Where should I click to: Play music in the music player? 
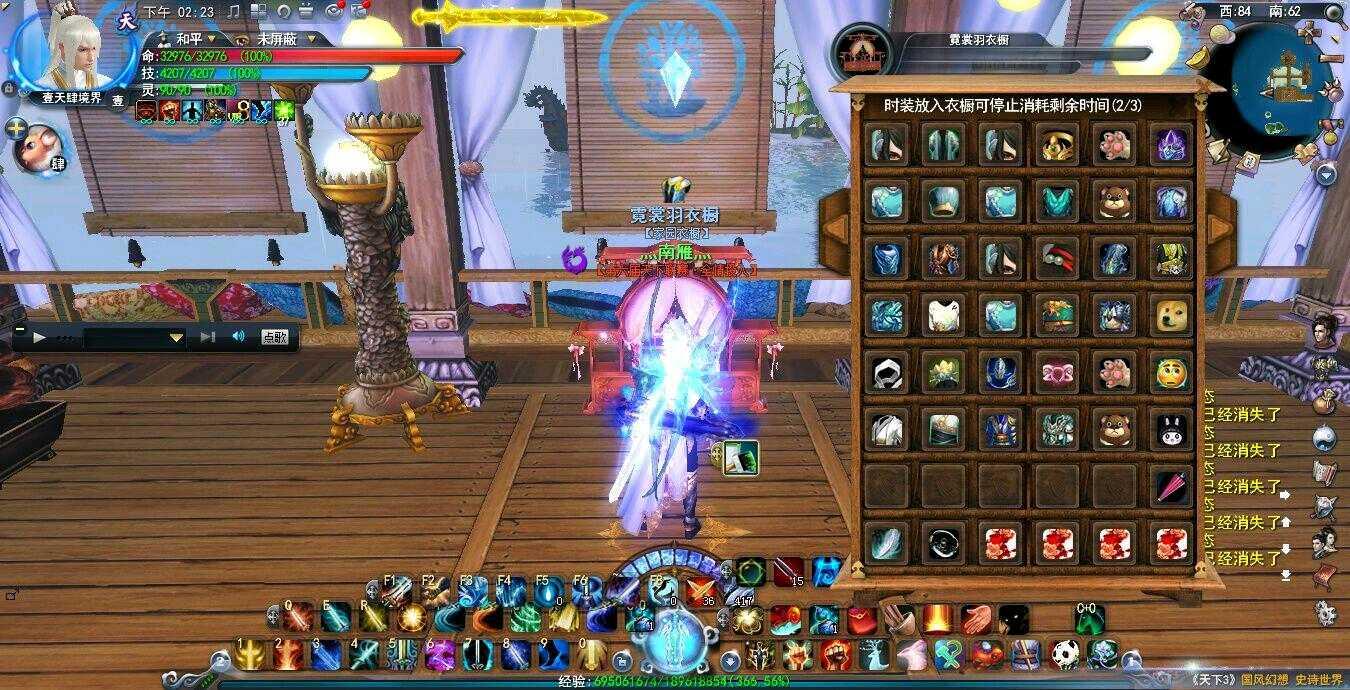(x=40, y=337)
